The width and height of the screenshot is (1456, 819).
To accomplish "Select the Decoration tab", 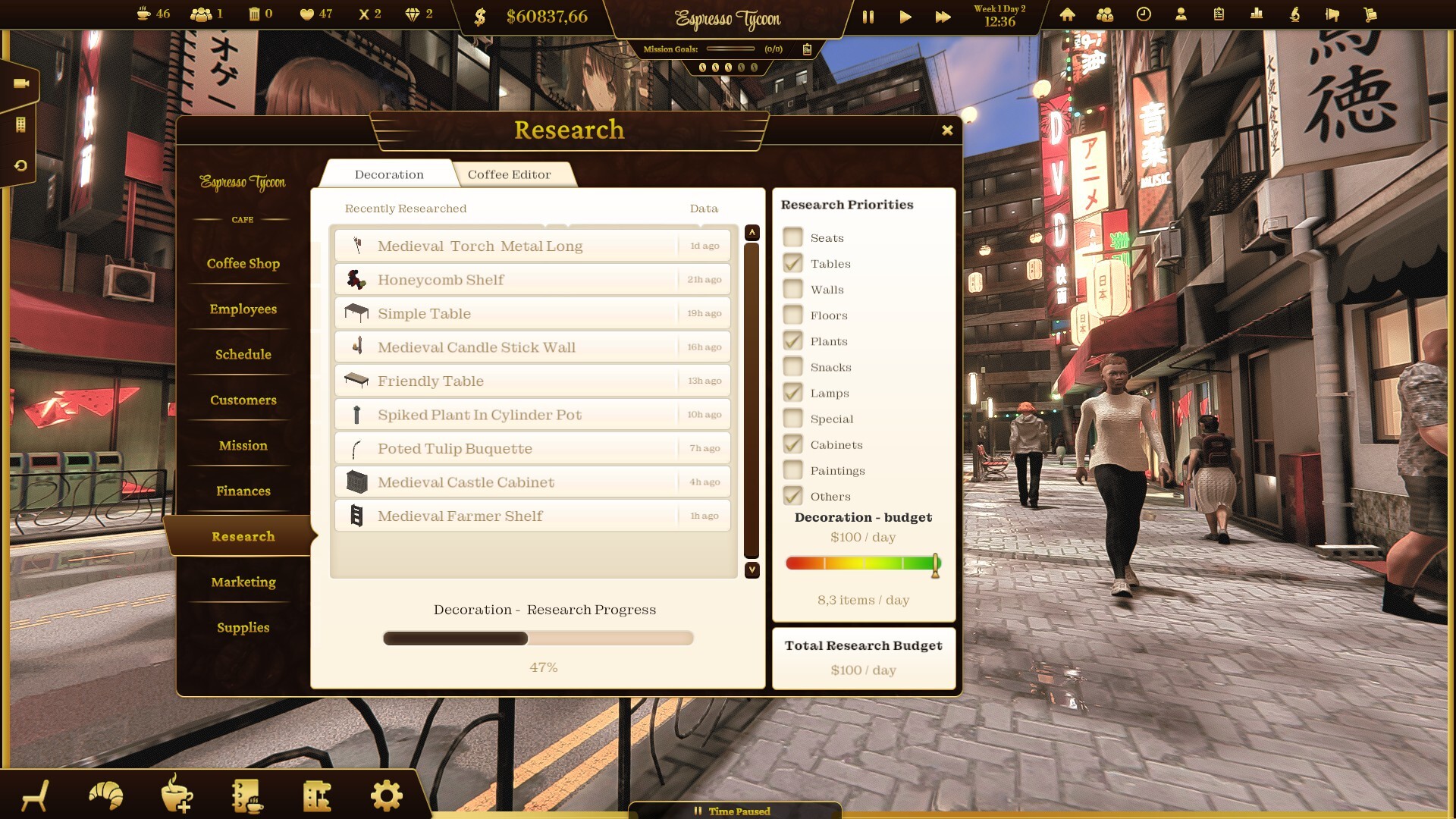I will tap(389, 174).
